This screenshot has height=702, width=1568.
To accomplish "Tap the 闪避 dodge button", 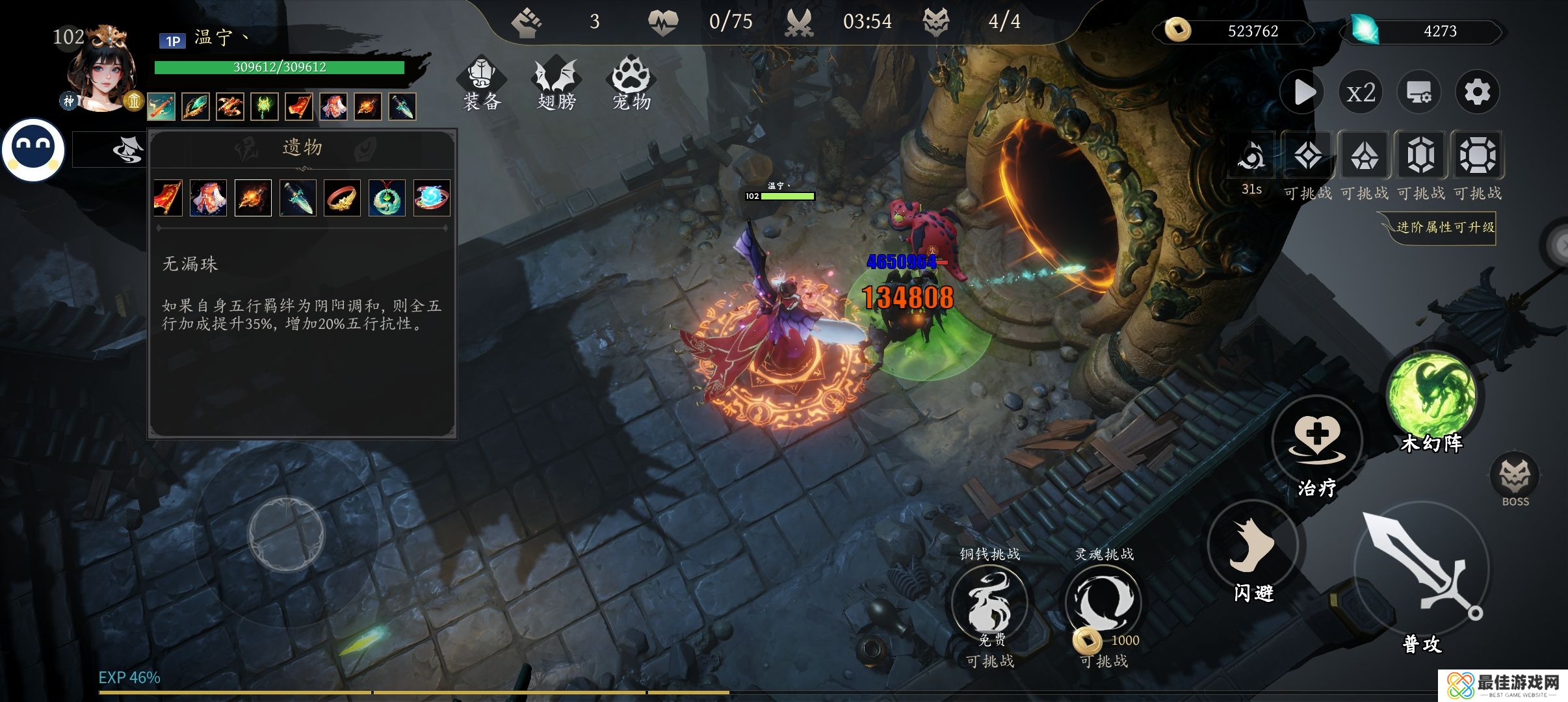I will 1252,545.
